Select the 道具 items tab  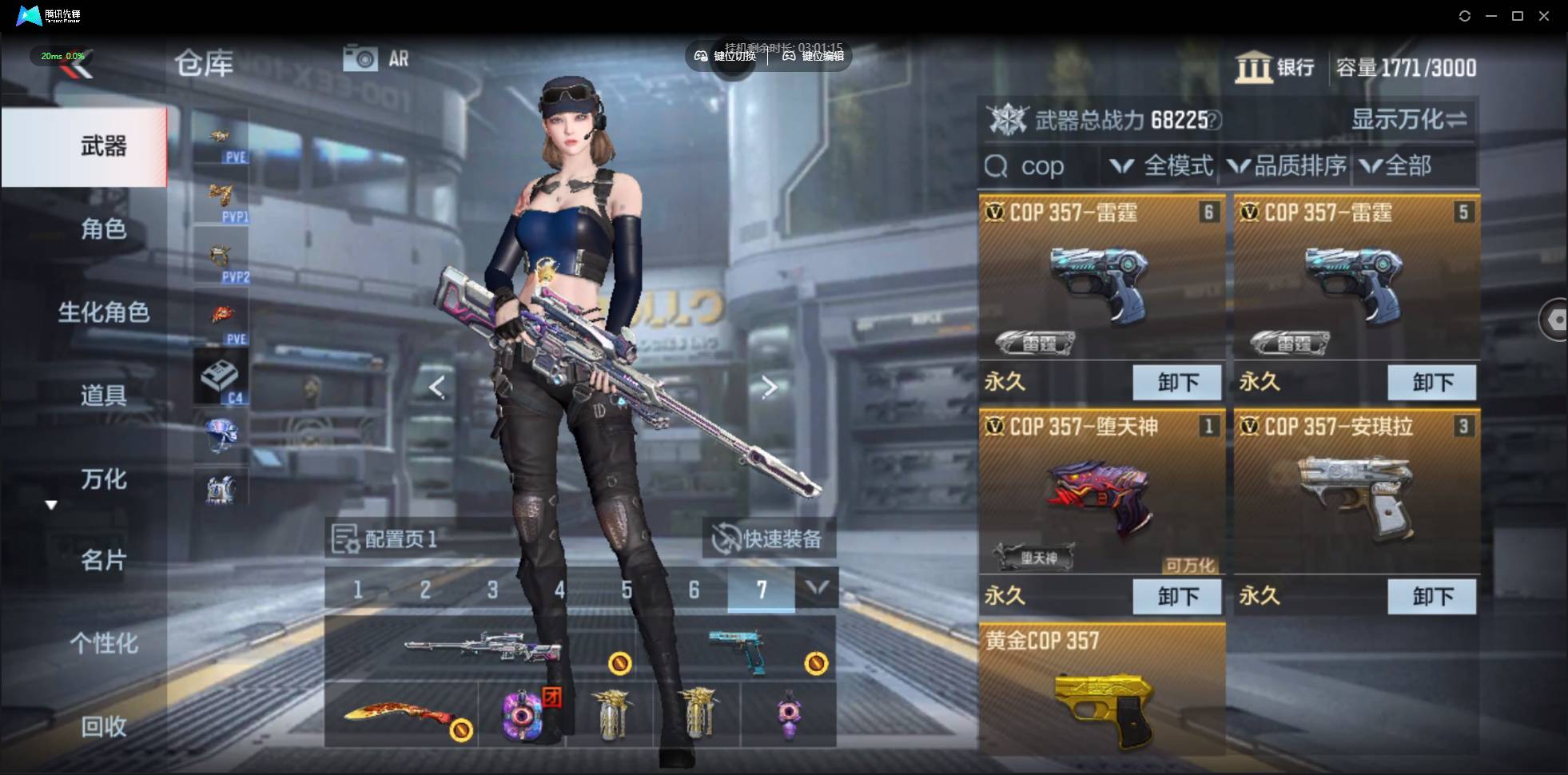tap(102, 395)
